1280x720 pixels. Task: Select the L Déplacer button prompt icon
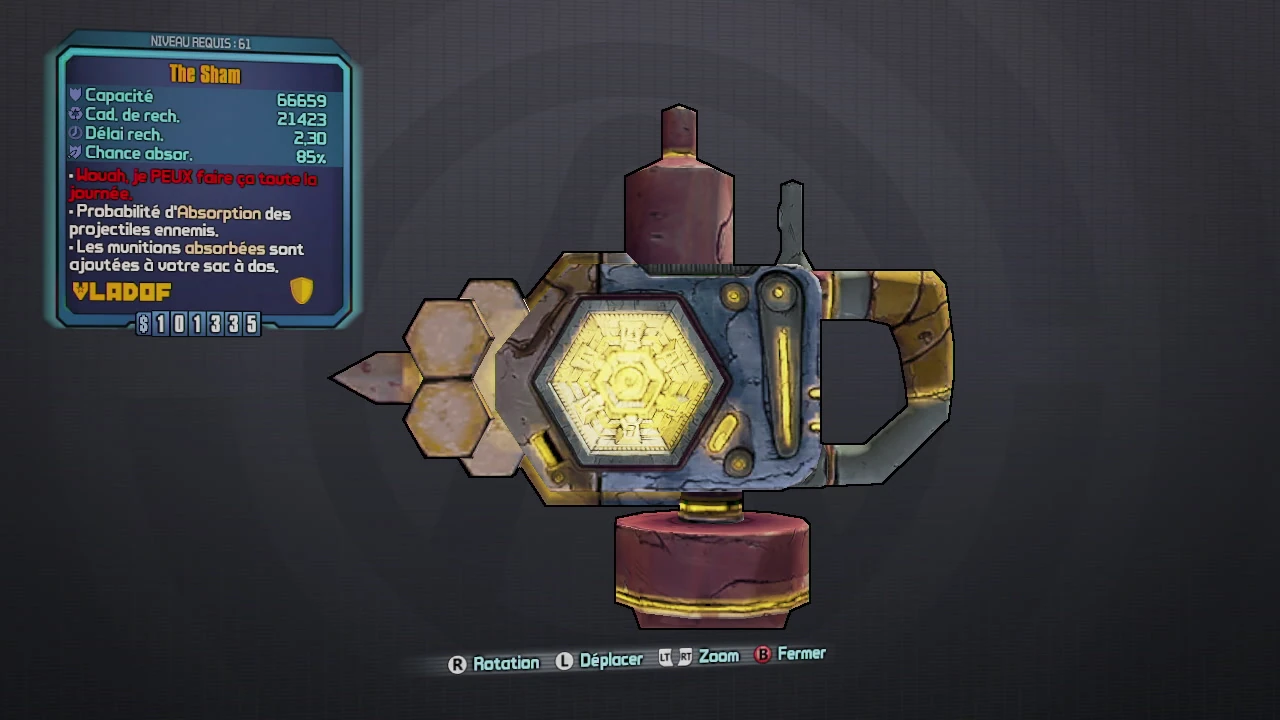click(x=565, y=661)
